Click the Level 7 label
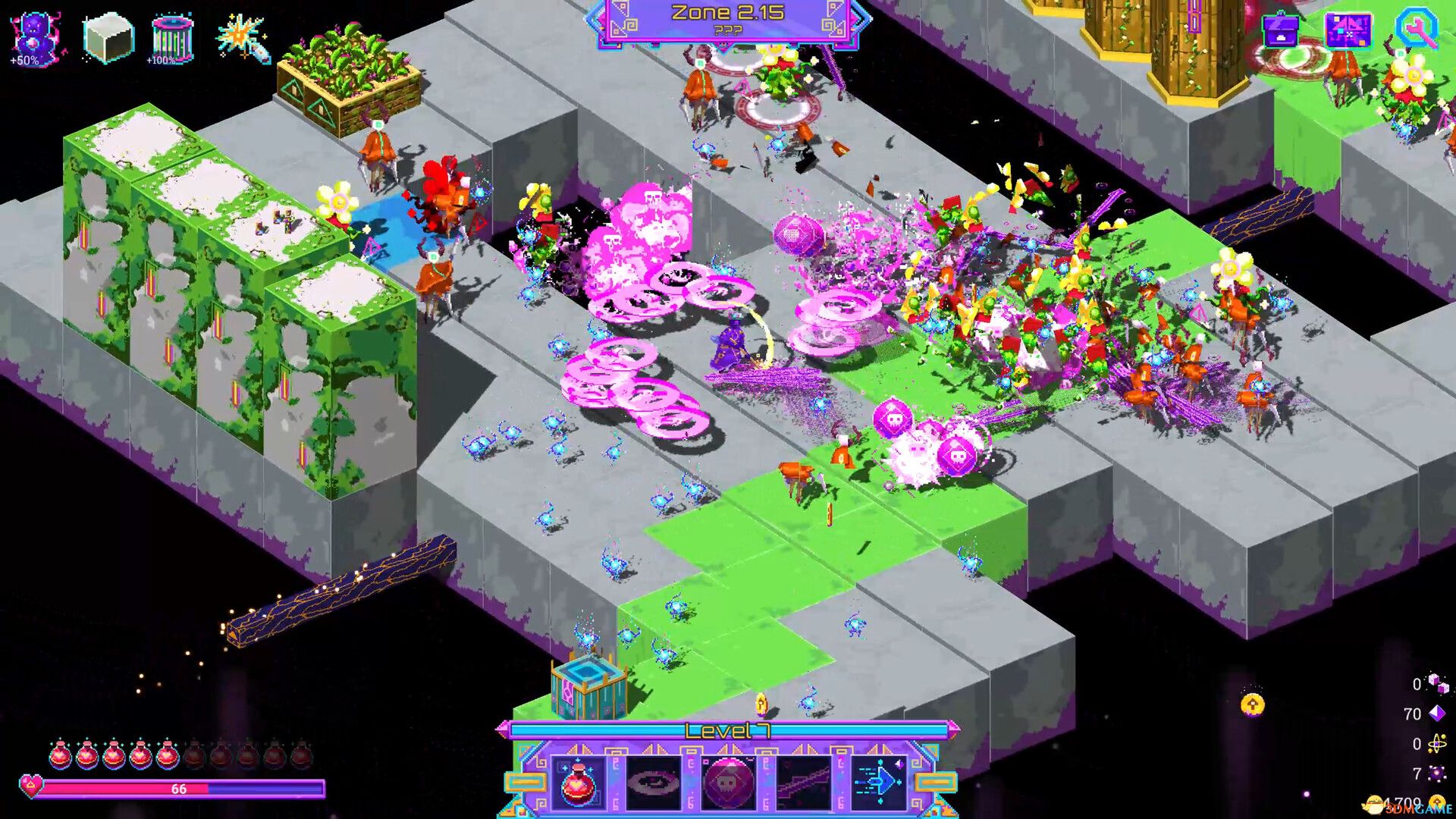The height and width of the screenshot is (819, 1456). point(726,730)
